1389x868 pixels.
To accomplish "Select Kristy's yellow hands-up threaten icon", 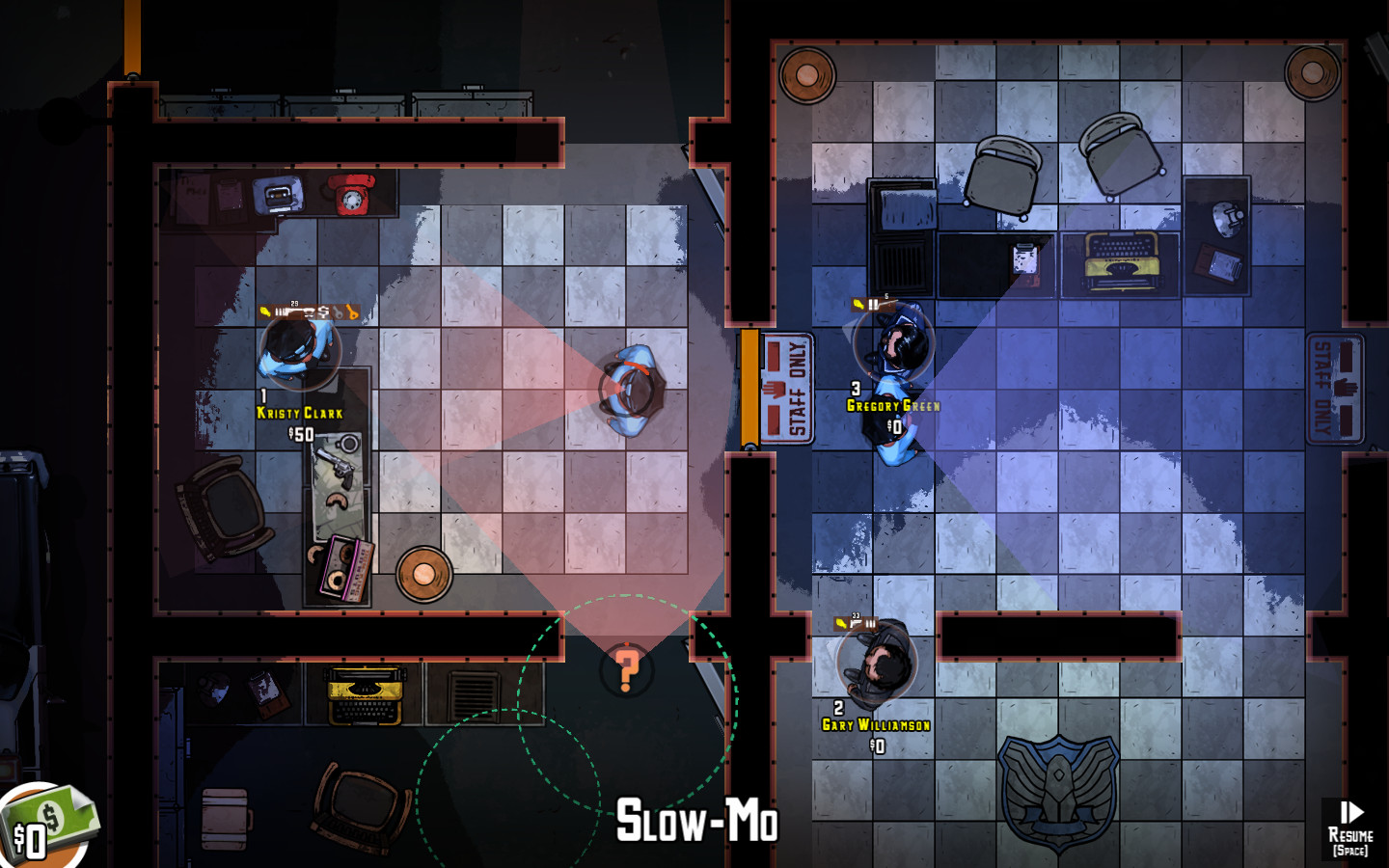I will (x=265, y=310).
